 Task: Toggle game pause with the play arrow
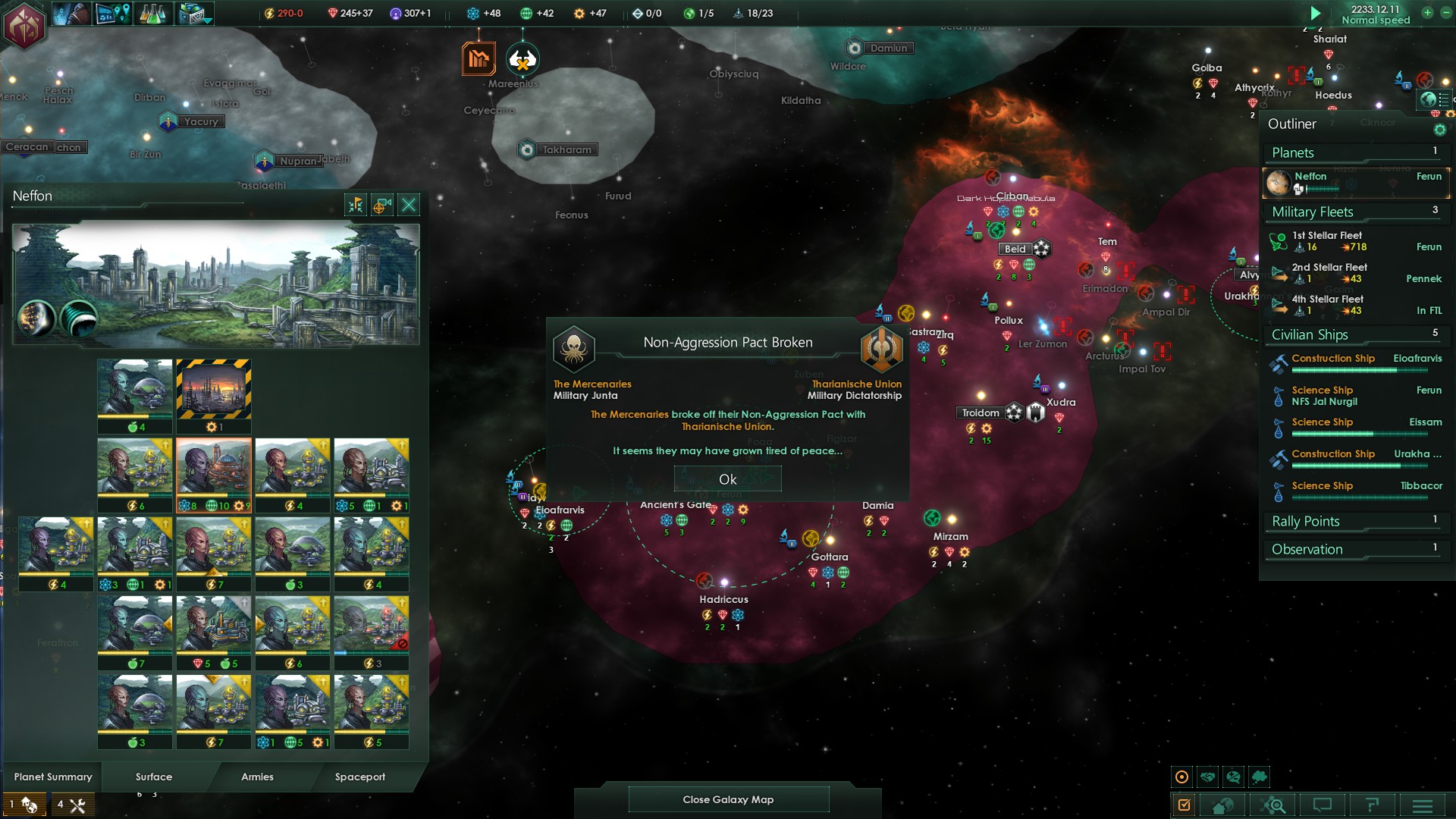[1316, 14]
